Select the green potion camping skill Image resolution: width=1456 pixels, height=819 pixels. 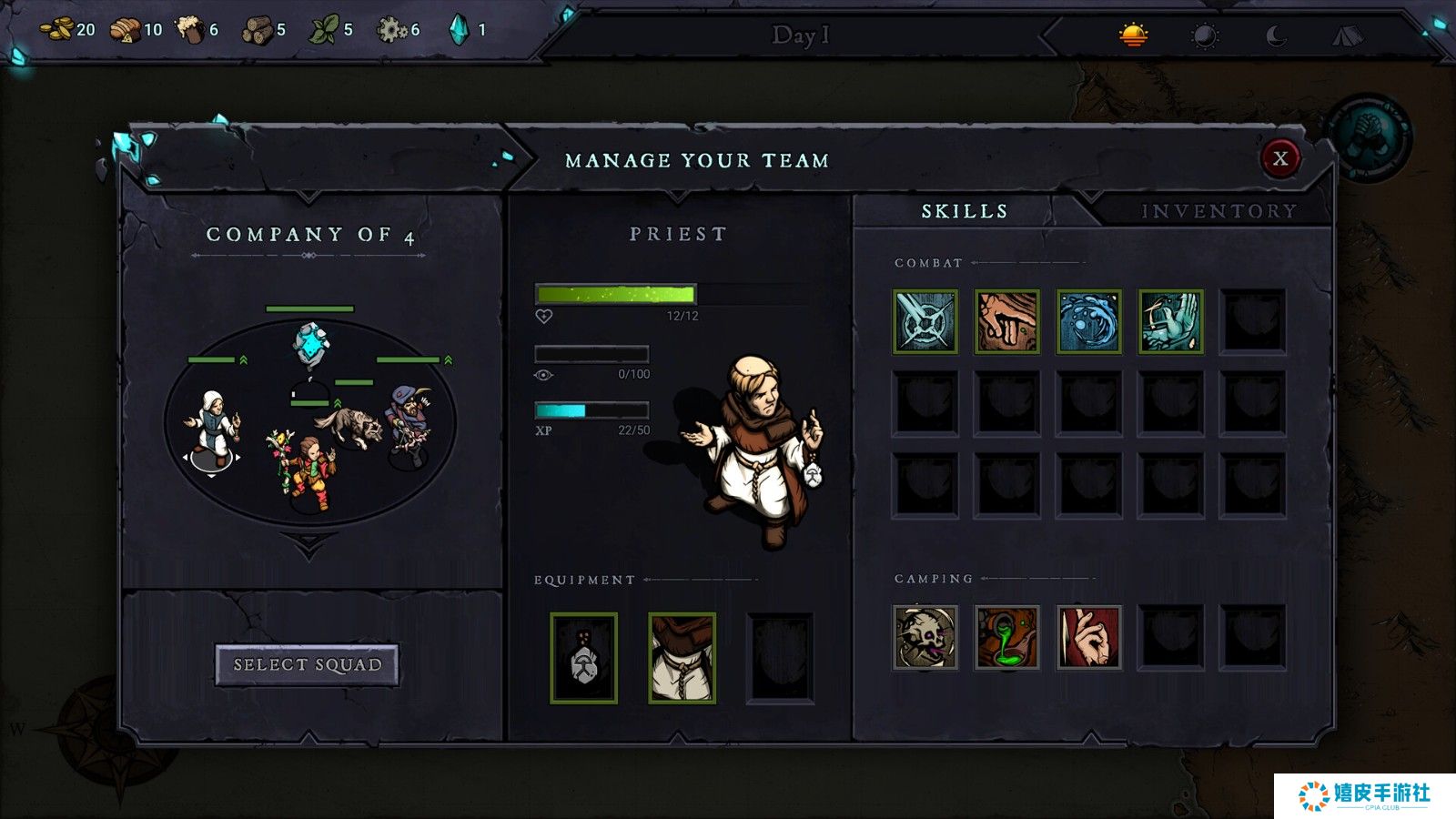tap(1007, 637)
